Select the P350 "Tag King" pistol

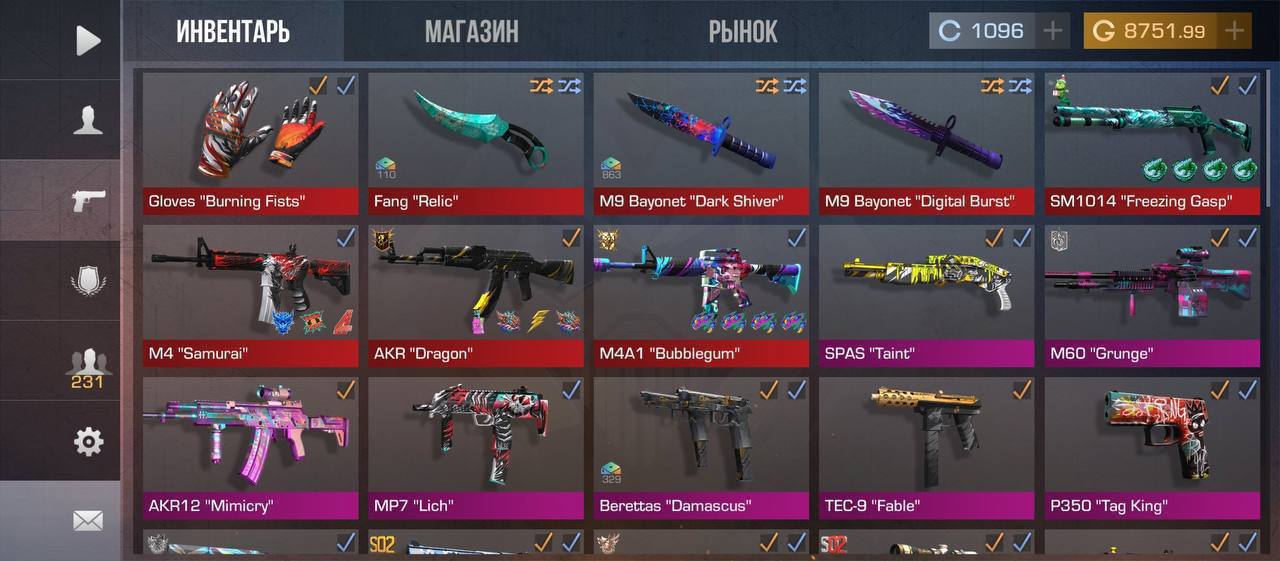tap(1152, 447)
